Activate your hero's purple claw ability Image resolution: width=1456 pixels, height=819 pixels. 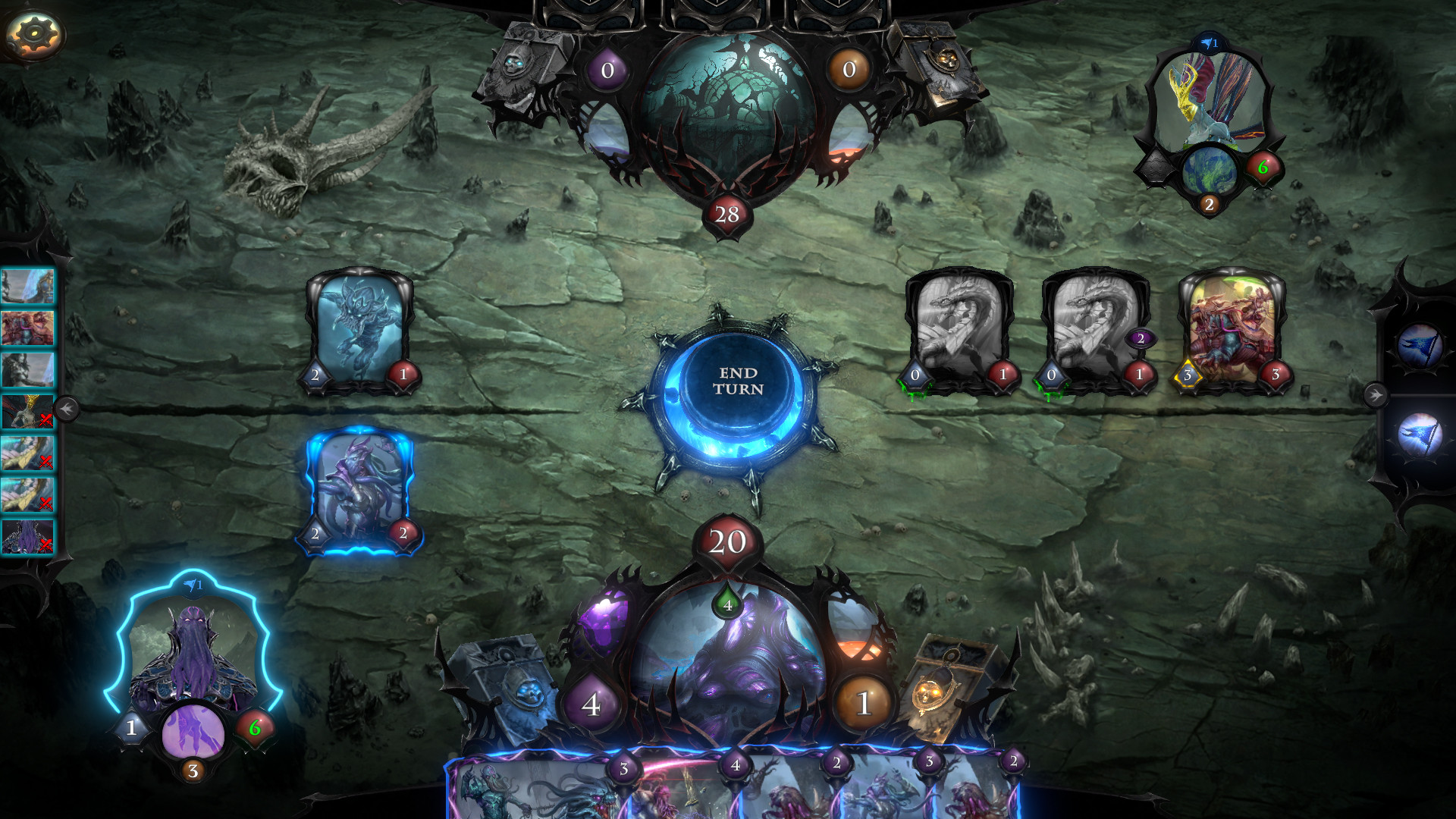[x=193, y=733]
